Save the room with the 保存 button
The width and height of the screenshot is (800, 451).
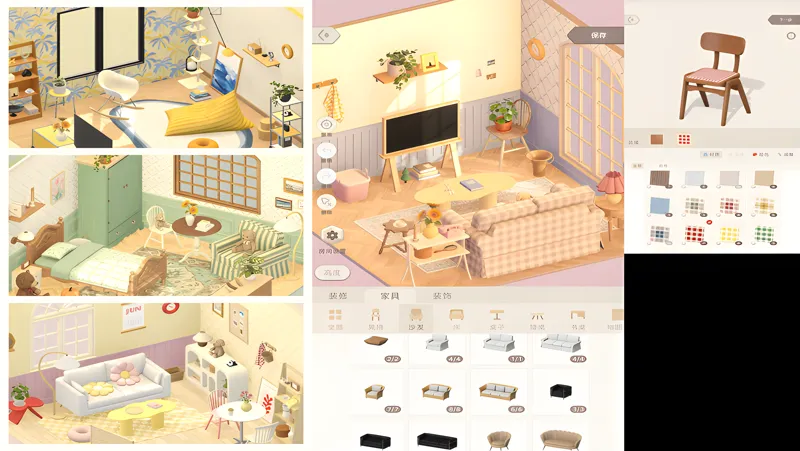tap(600, 35)
